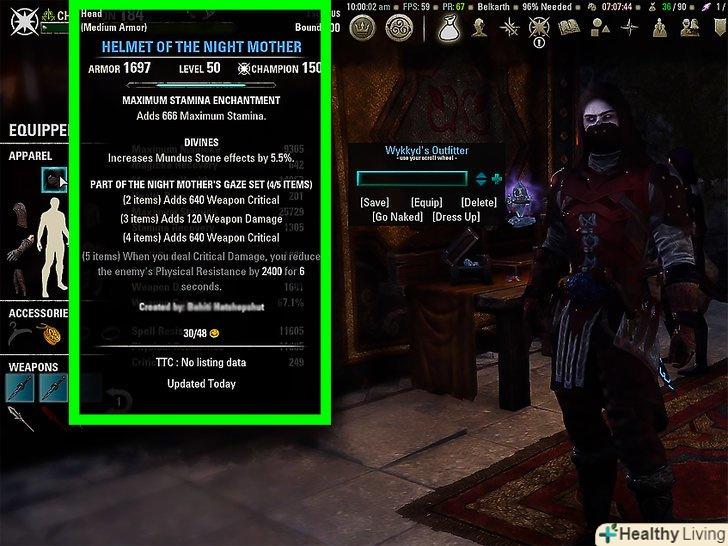
Task: Focus the outfit name text field
Action: pos(411,179)
